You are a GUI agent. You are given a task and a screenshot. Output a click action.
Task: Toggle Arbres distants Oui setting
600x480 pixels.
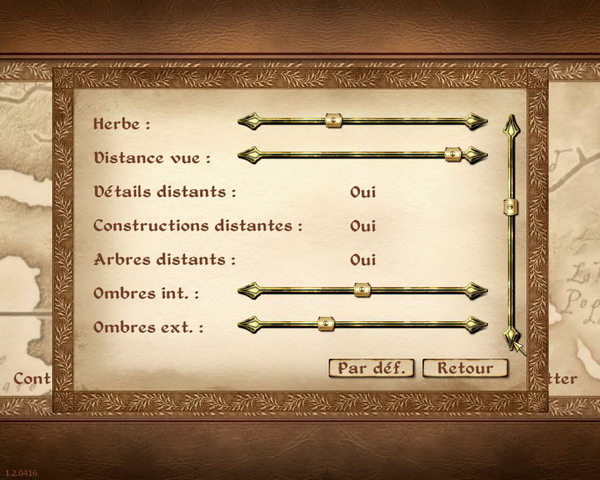(362, 259)
